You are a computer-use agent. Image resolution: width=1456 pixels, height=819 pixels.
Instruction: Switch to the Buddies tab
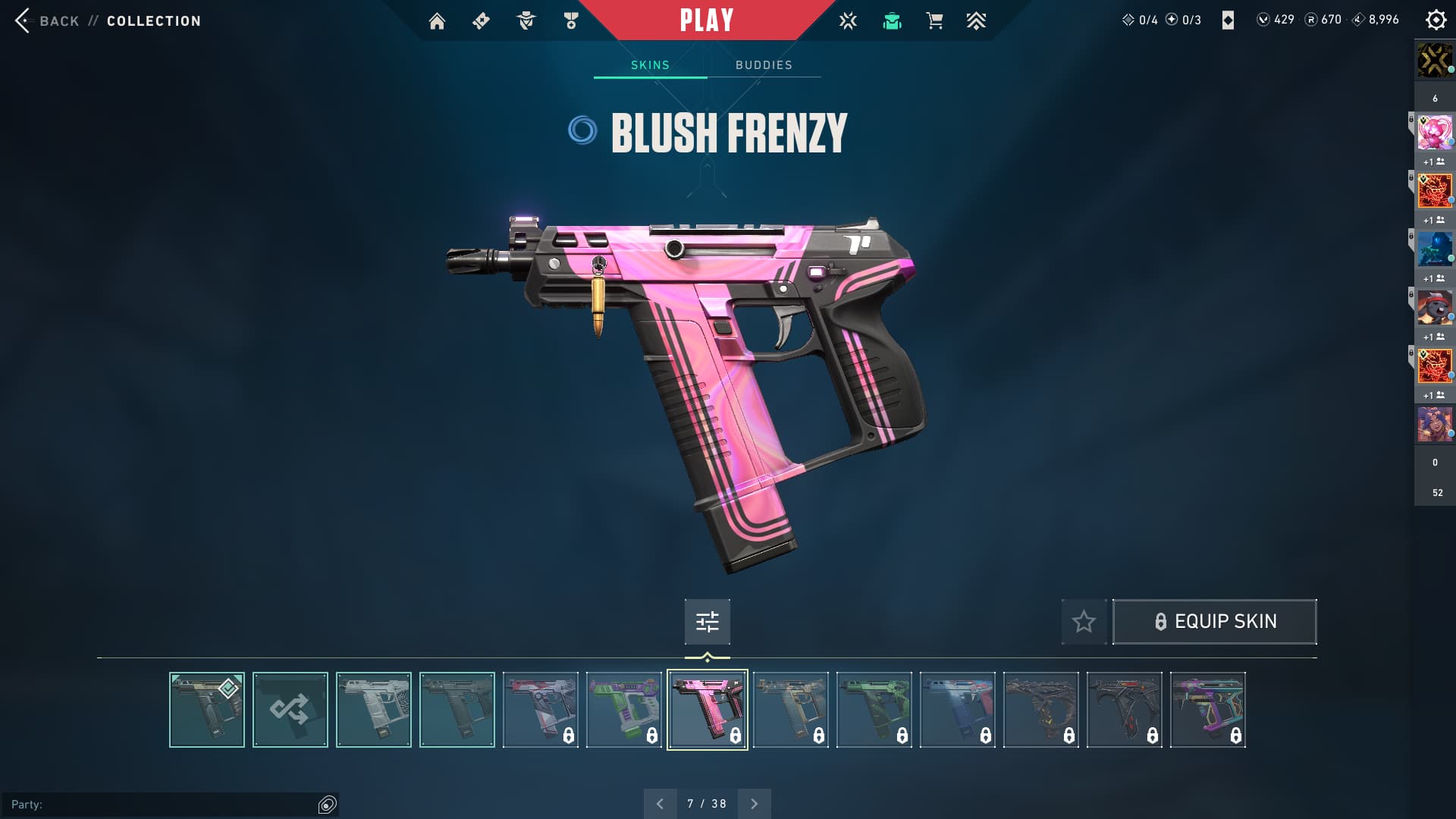764,65
